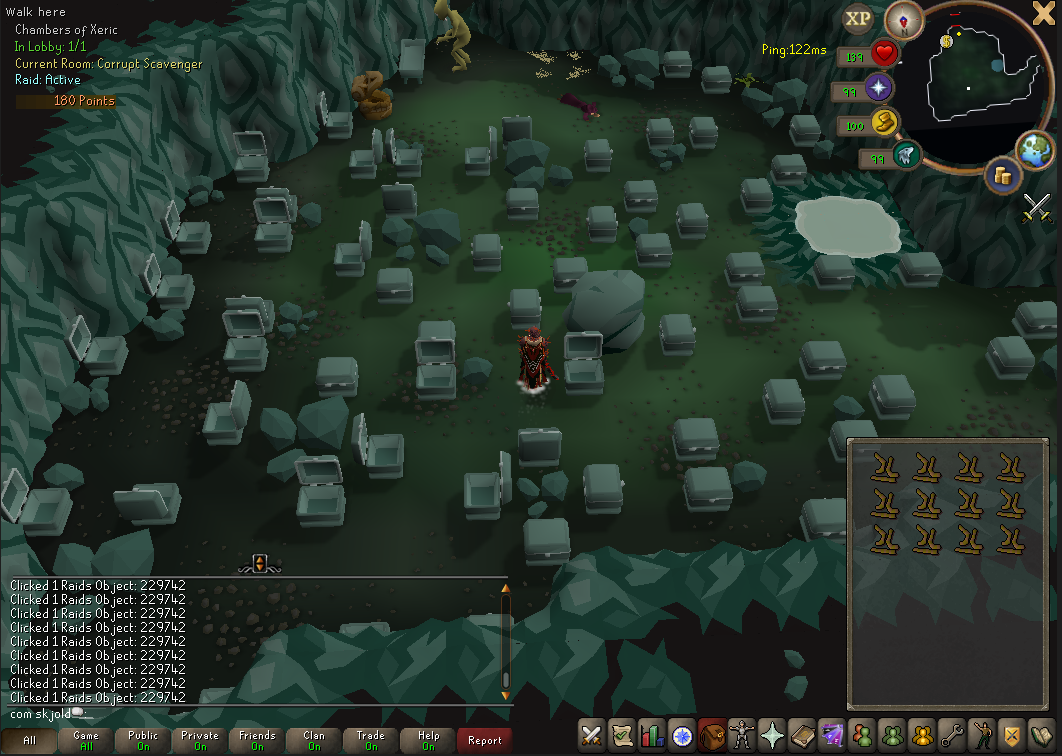Close the interface with the X button
The height and width of the screenshot is (756, 1062).
(1044, 14)
